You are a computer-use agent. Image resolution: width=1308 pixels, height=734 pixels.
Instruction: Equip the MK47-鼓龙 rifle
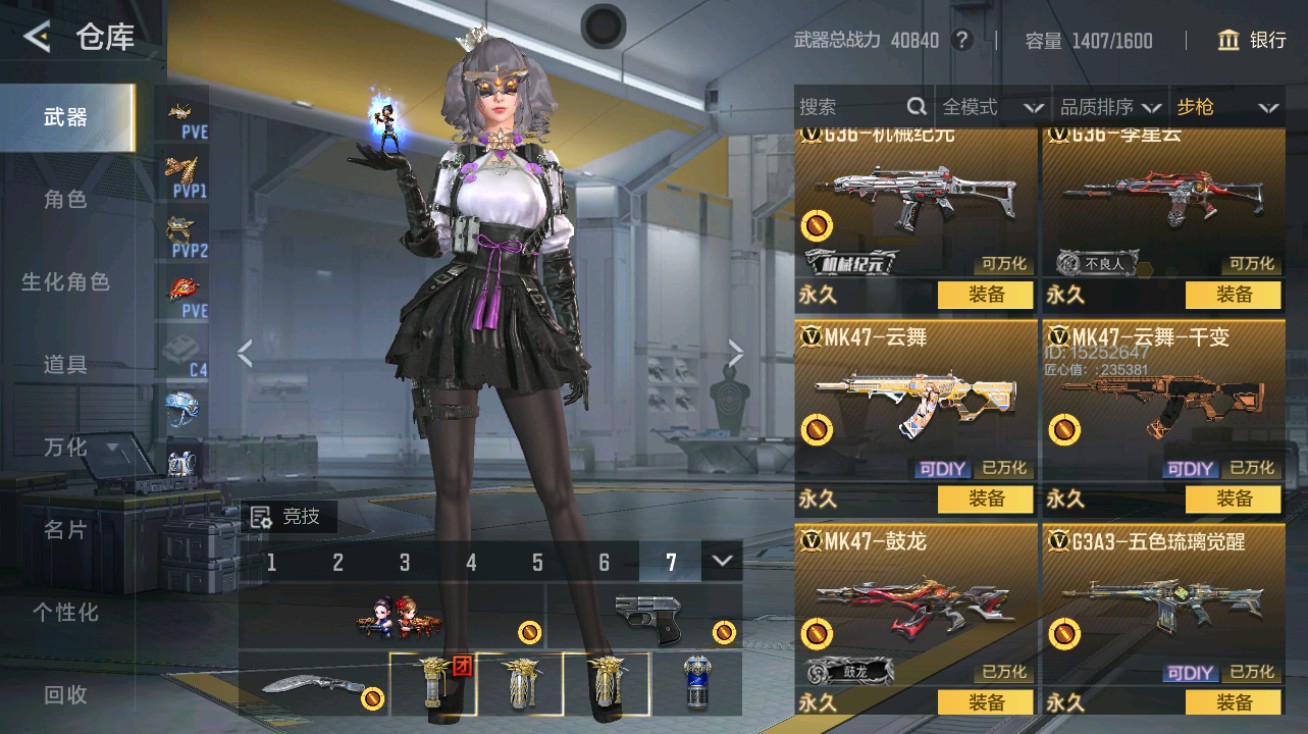pyautogui.click(x=985, y=702)
